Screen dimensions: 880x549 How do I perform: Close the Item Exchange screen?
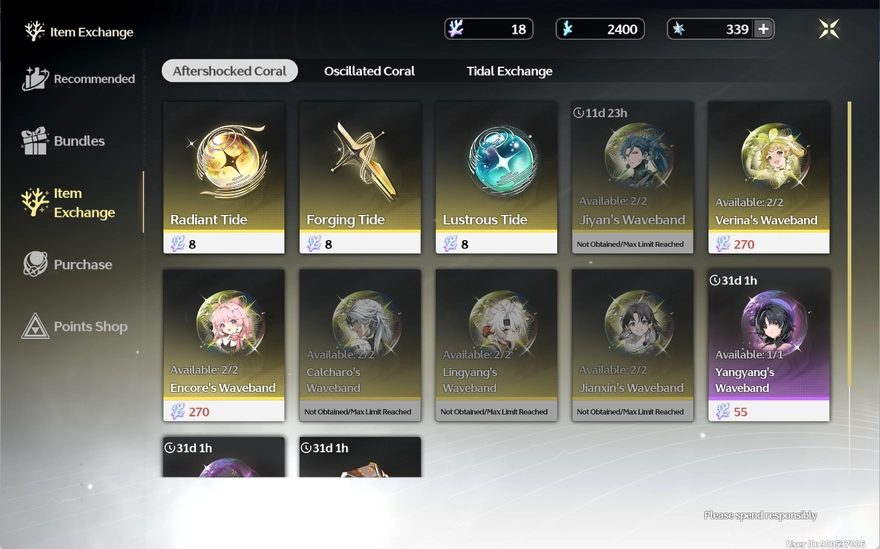(829, 29)
